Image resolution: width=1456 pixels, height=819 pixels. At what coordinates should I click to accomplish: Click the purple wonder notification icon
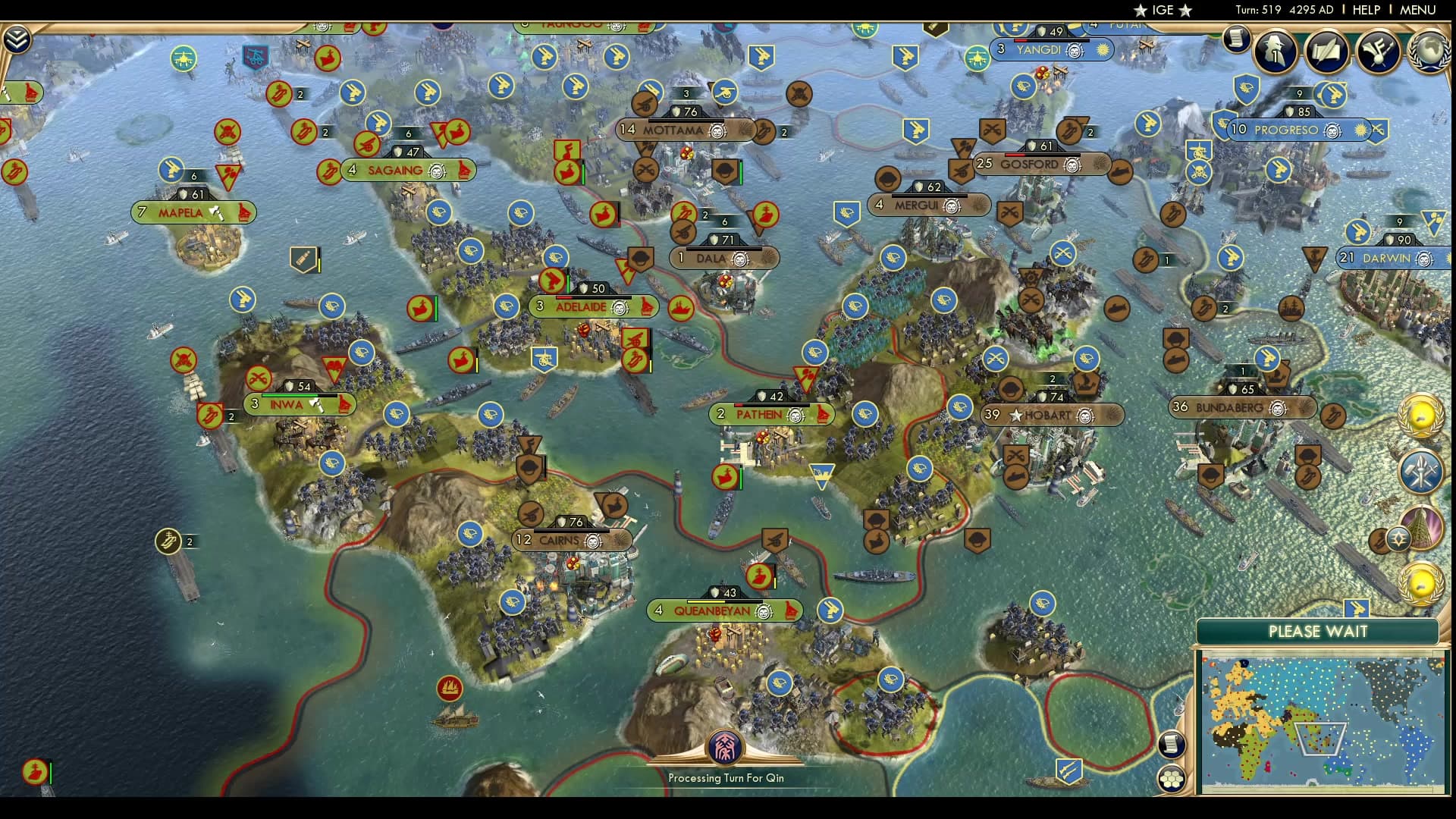1424,527
